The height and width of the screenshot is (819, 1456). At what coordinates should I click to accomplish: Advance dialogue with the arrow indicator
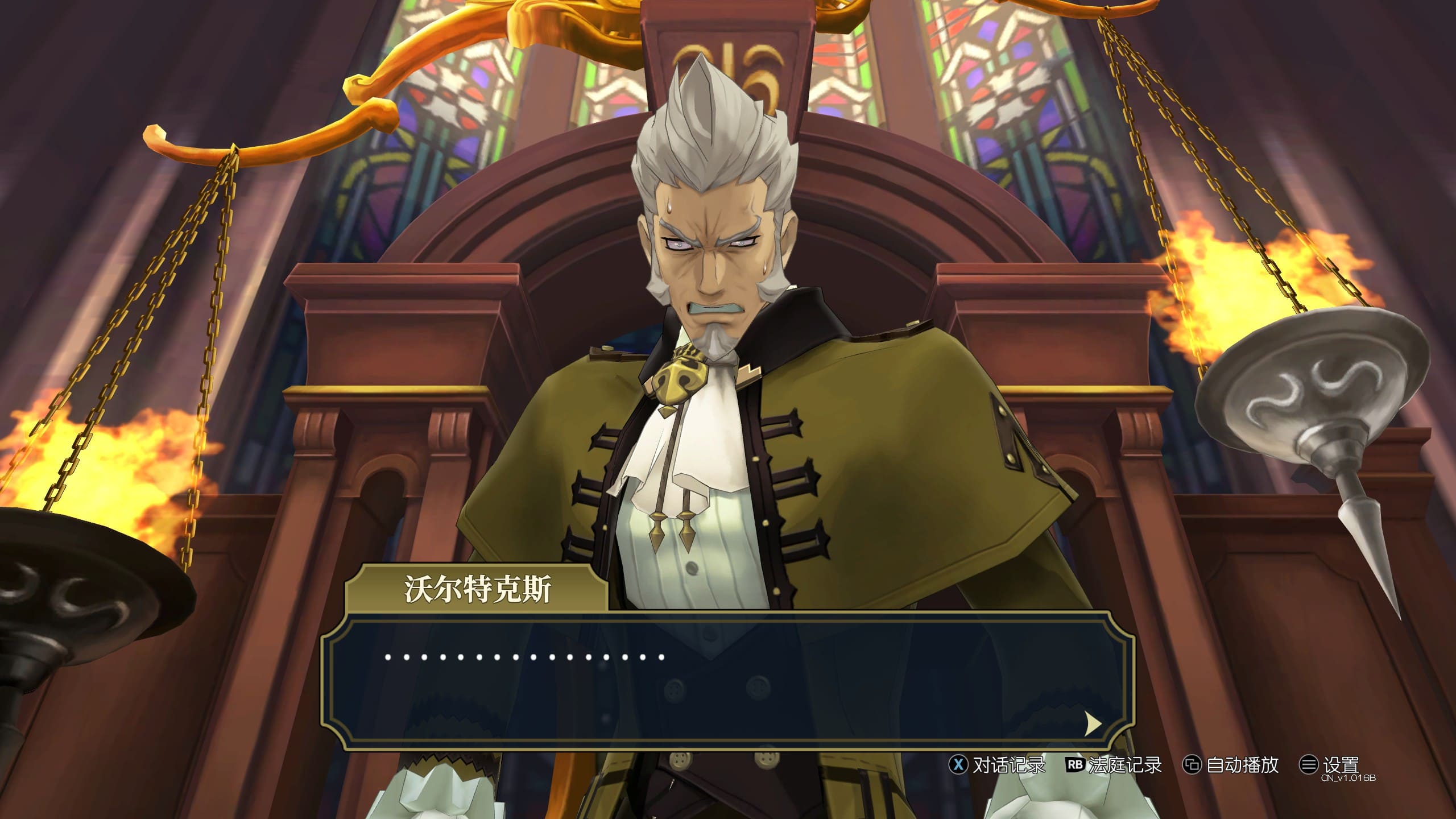(1093, 723)
